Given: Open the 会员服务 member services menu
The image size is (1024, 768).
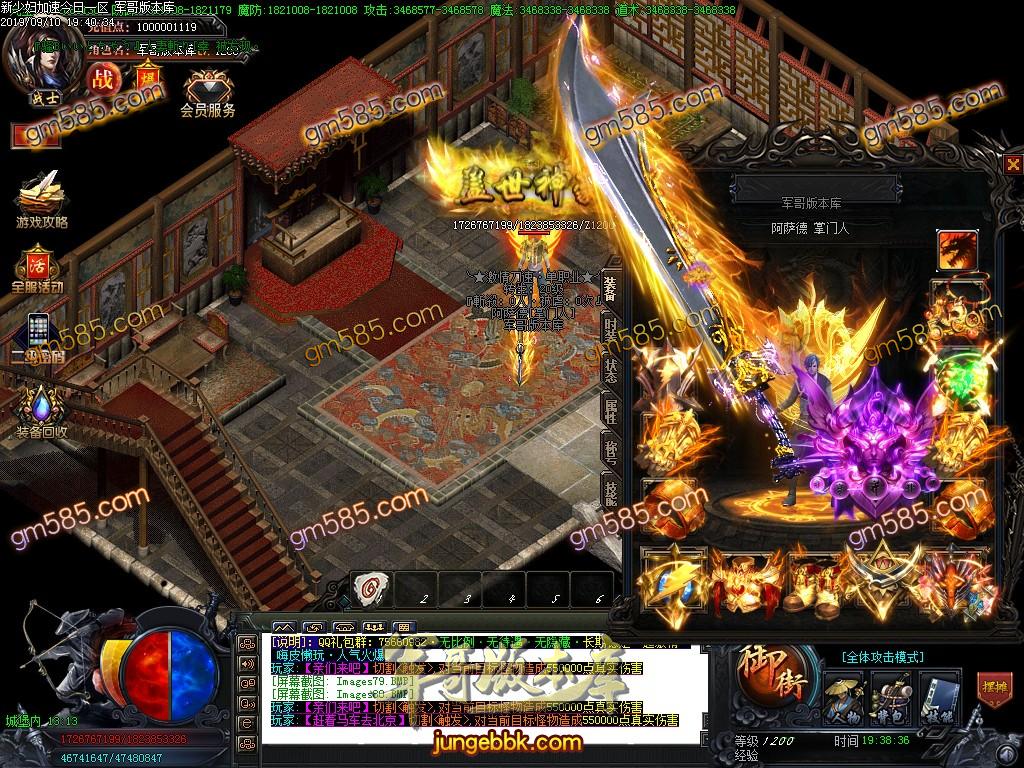Looking at the screenshot, I should pyautogui.click(x=208, y=93).
